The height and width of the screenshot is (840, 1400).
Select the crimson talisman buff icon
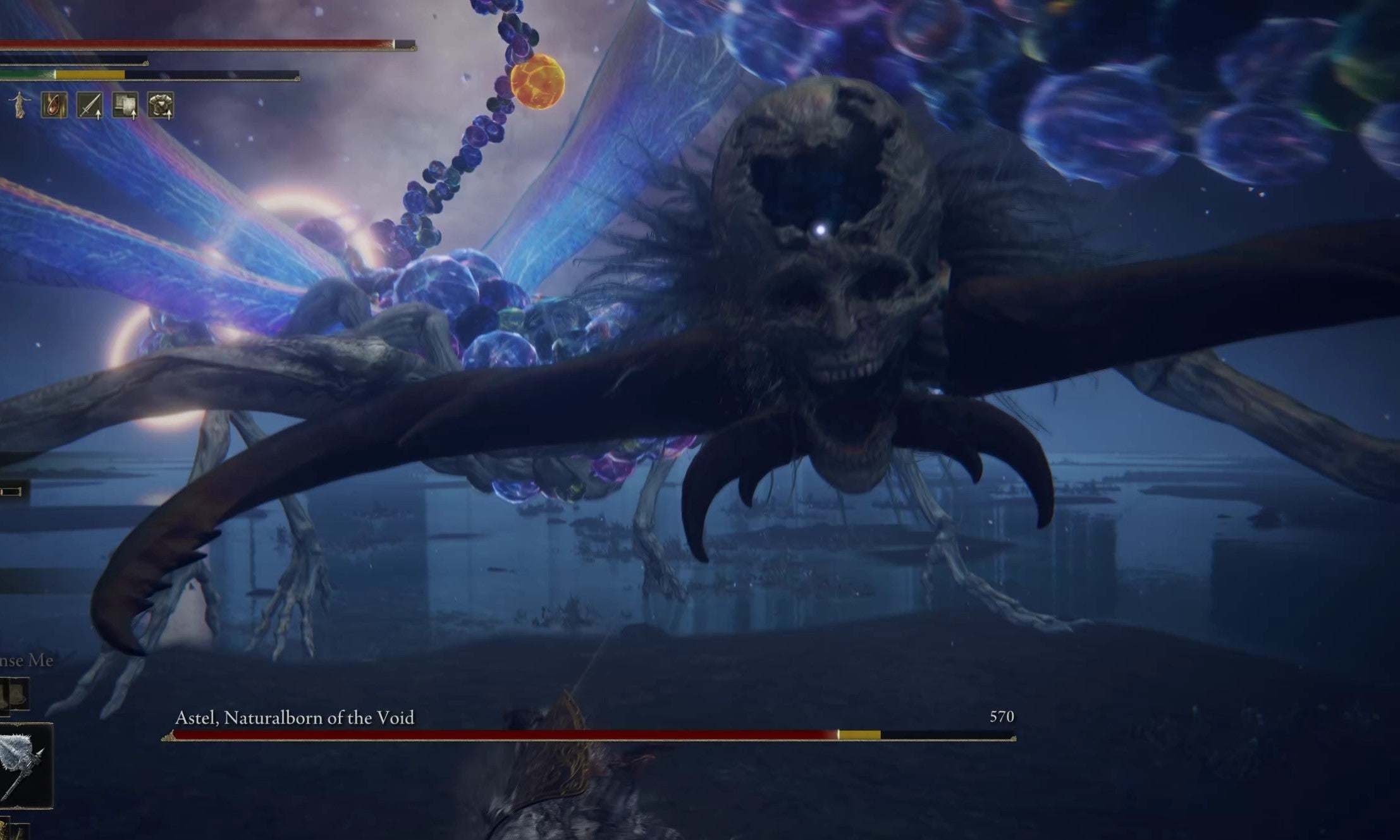(54, 106)
